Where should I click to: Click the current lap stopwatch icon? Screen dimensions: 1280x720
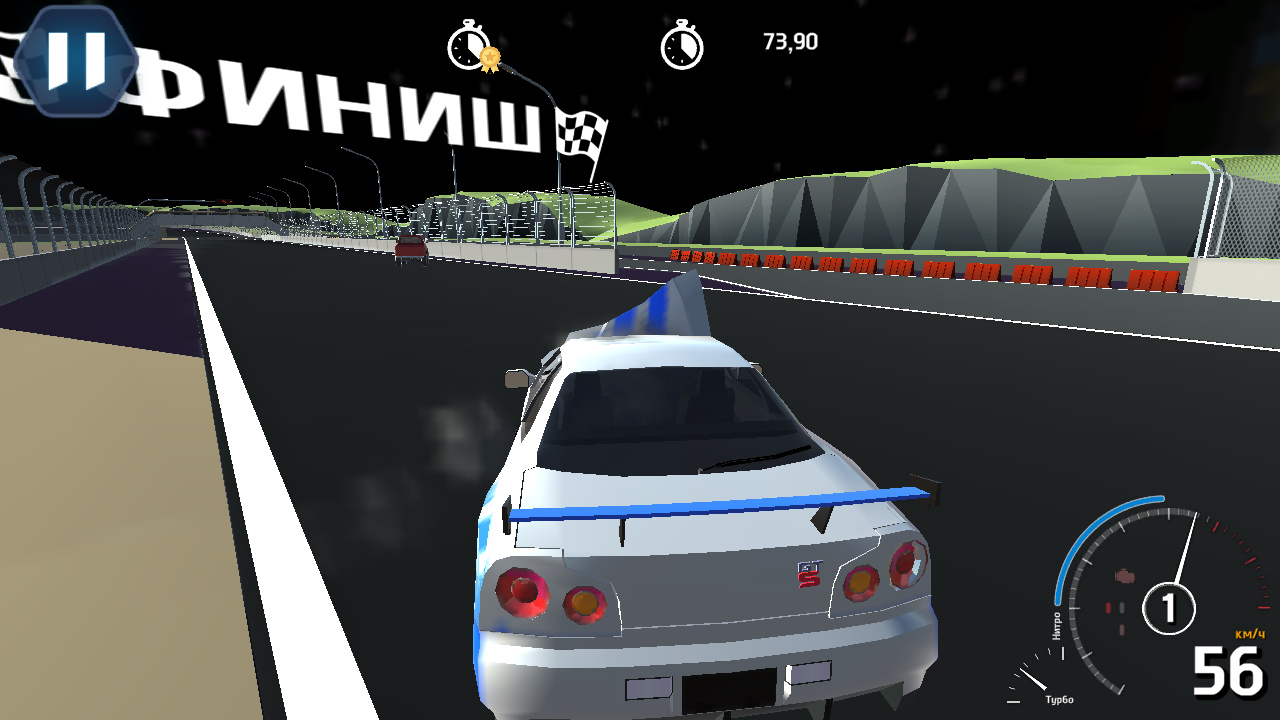coord(684,45)
